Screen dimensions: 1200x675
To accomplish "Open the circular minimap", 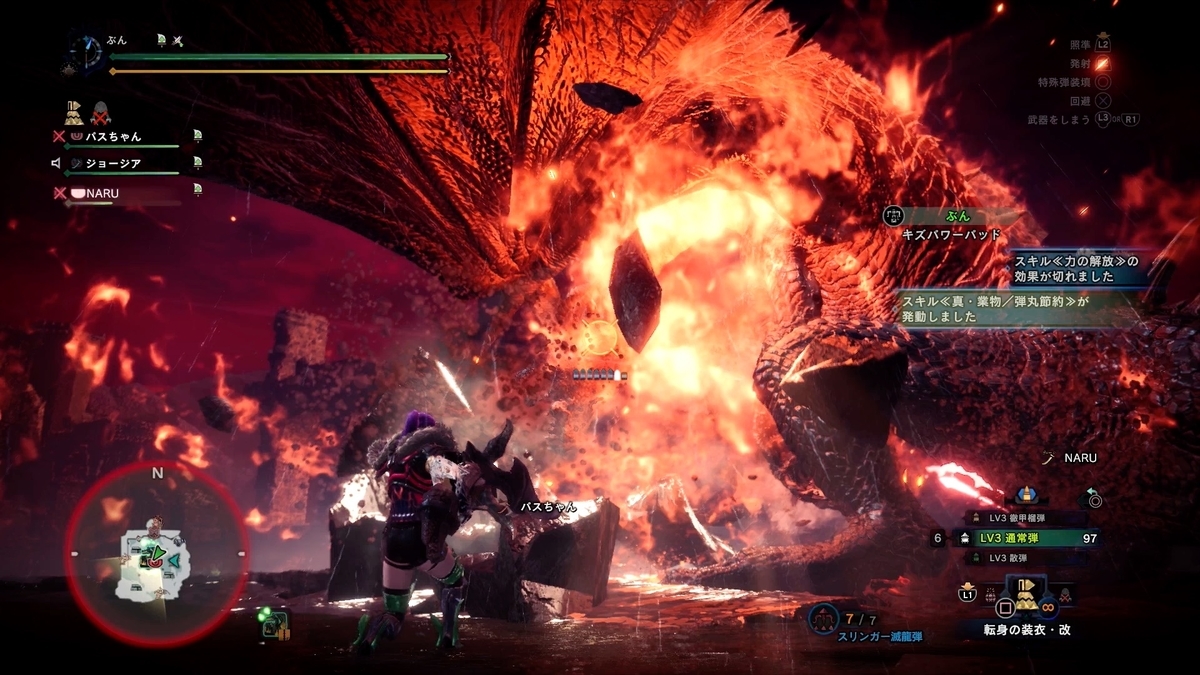I will 157,553.
